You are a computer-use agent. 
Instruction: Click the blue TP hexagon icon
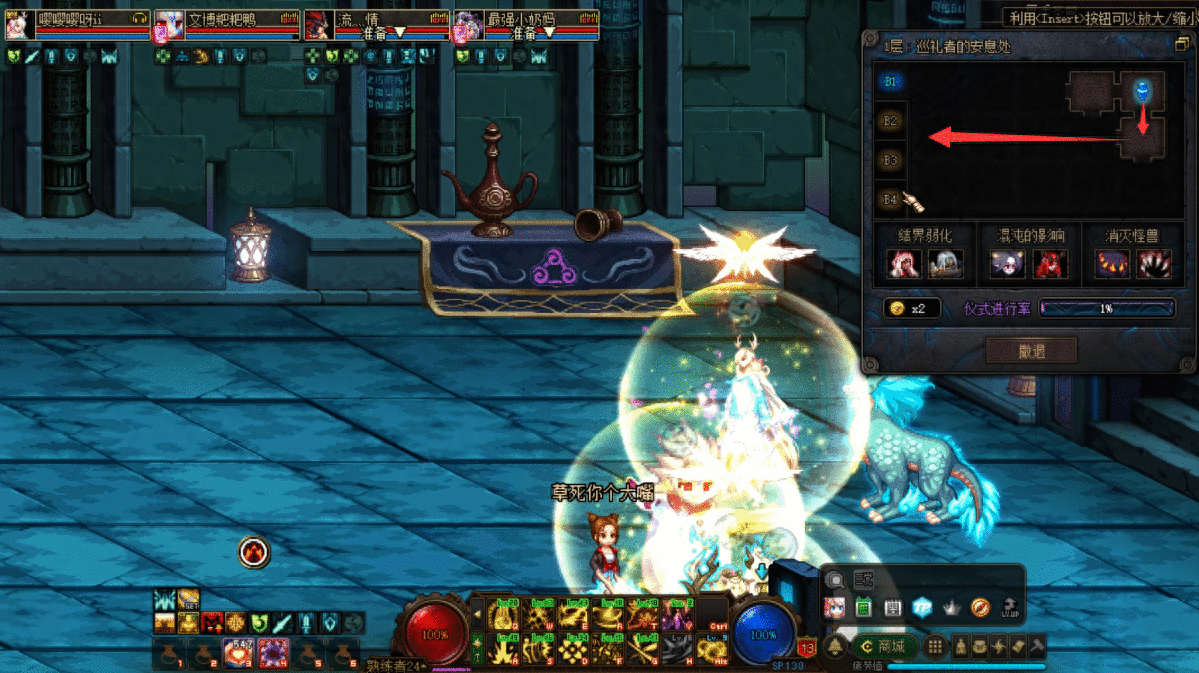[923, 607]
